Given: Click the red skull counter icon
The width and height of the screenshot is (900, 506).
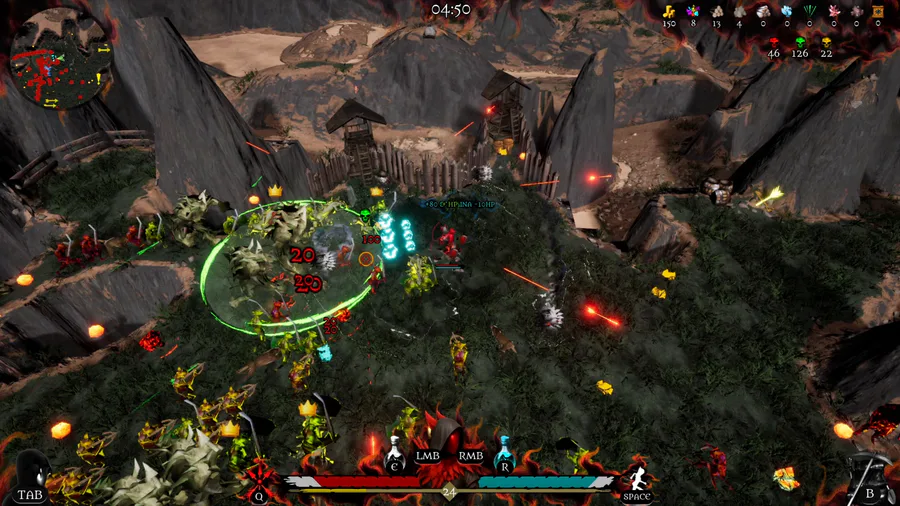Looking at the screenshot, I should coord(773,42).
